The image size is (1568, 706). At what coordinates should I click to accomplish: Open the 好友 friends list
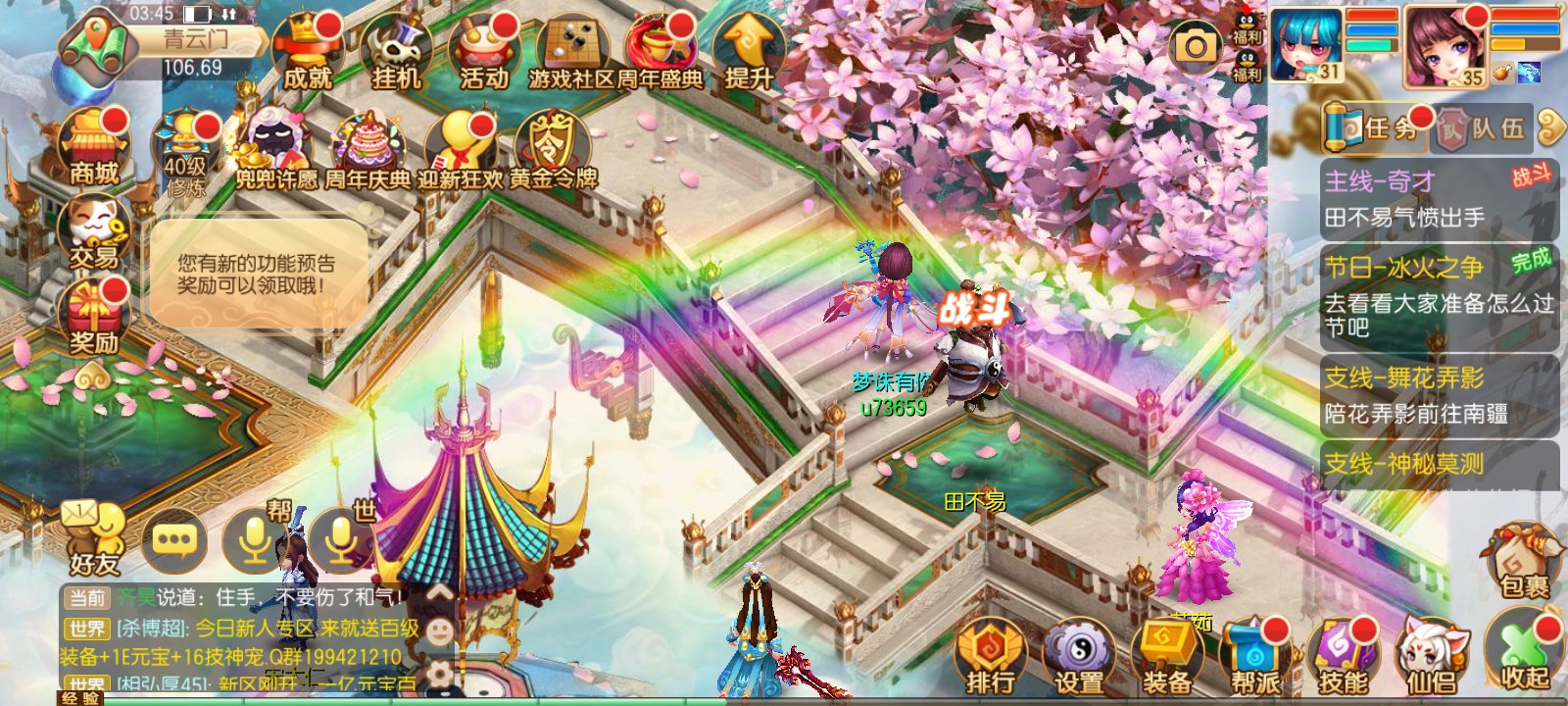pos(94,539)
